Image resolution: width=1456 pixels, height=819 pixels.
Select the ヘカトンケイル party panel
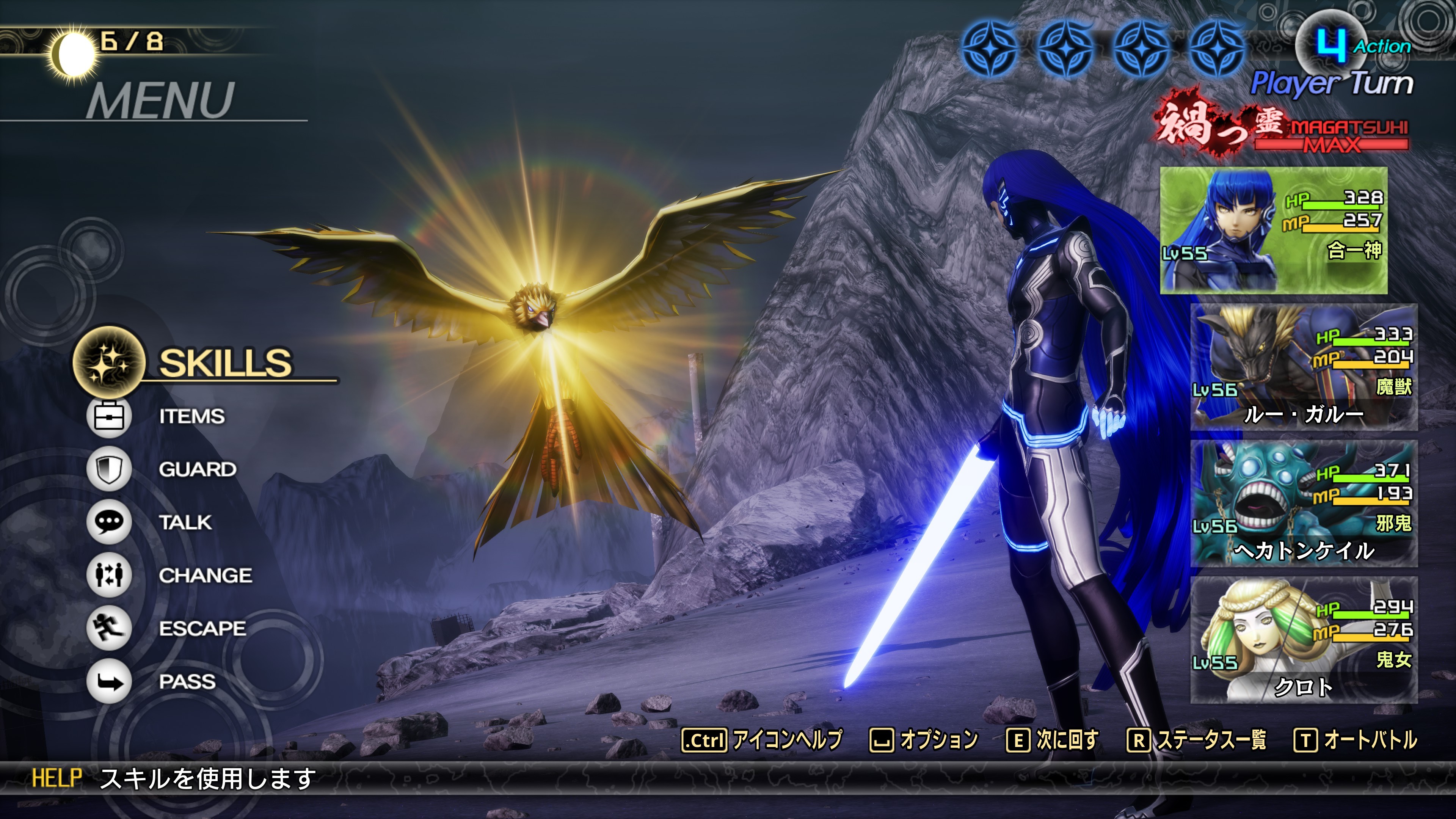click(x=1304, y=504)
